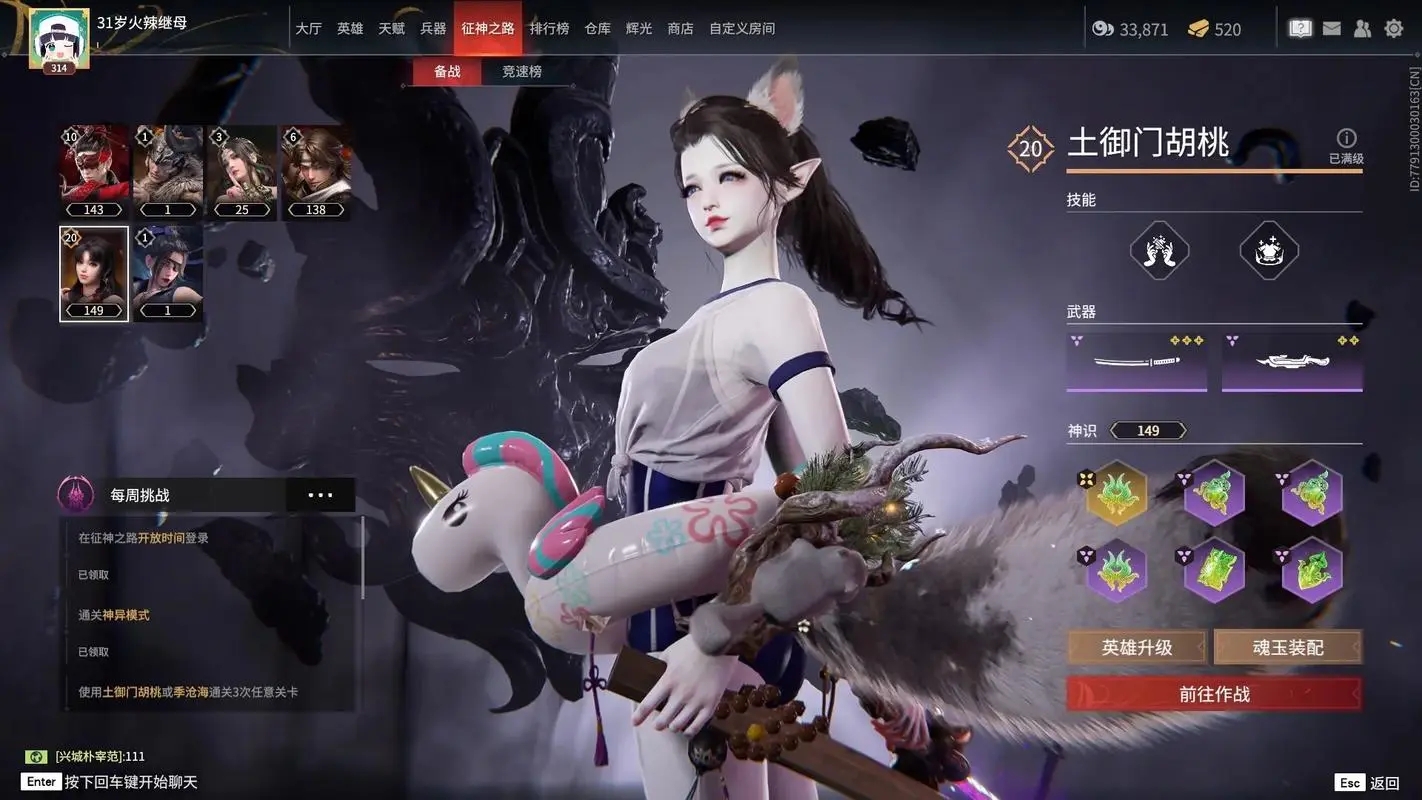Open the 天赋 talents page

pos(391,29)
